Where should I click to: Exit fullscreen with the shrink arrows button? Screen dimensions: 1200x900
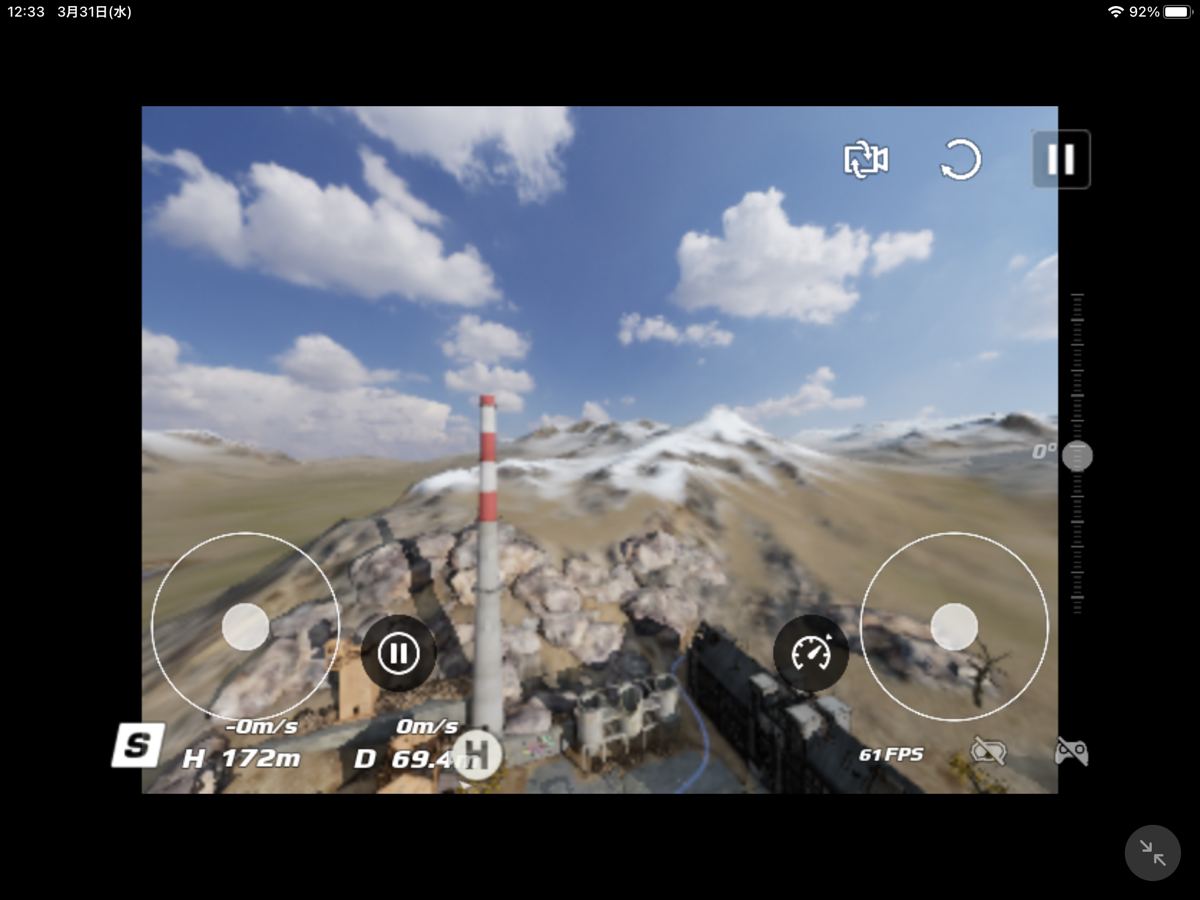(1152, 853)
